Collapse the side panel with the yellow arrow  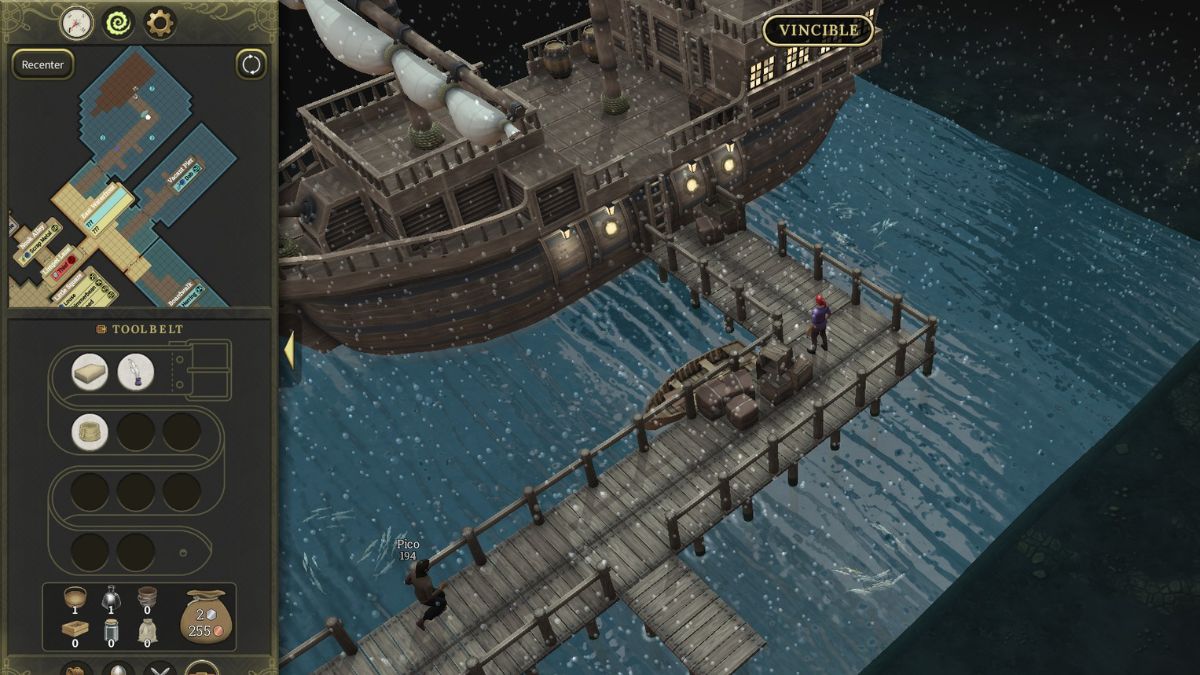pos(288,350)
